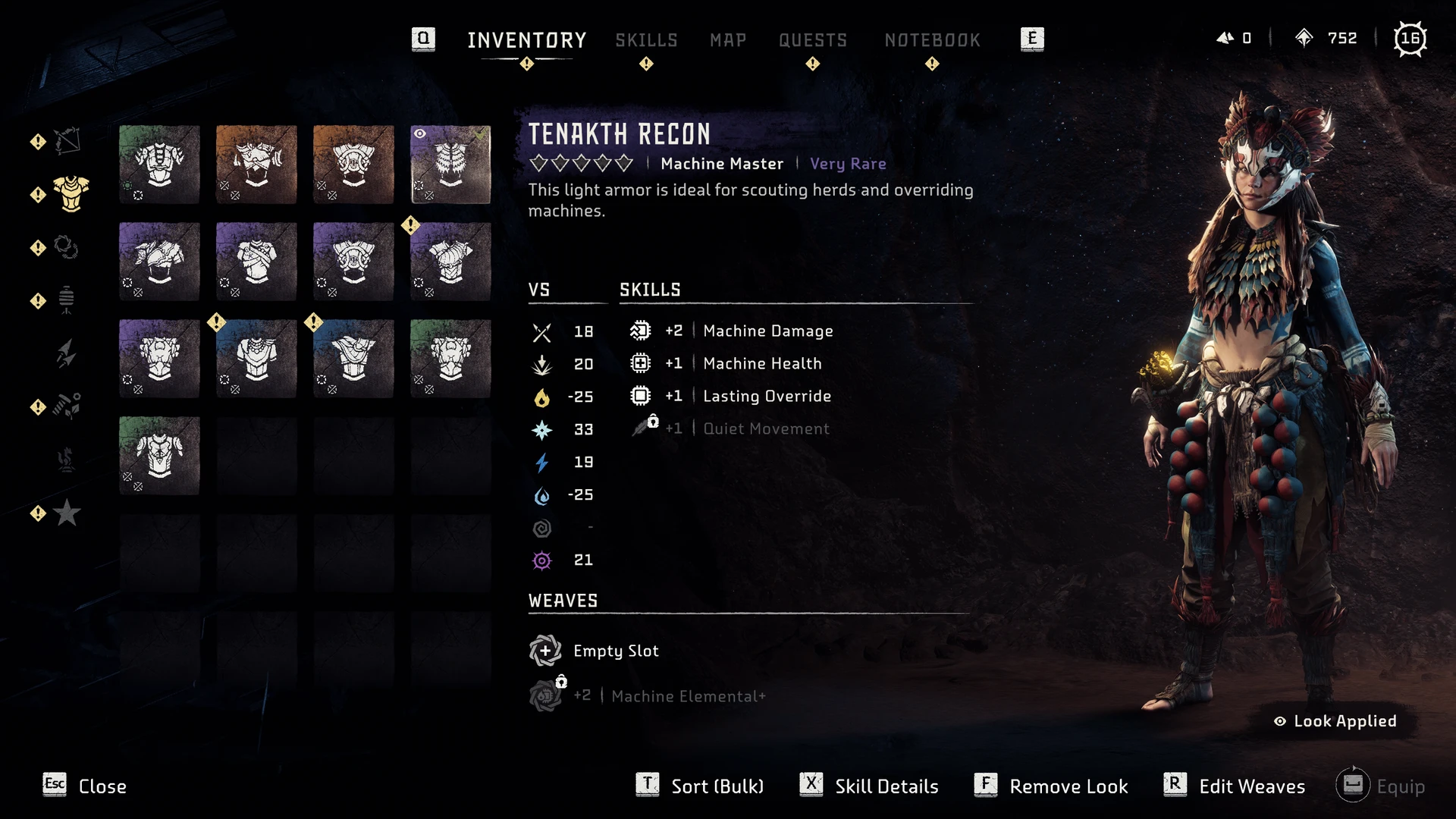Open the star special items category
Viewport: 1456px width, 819px height.
tap(67, 513)
